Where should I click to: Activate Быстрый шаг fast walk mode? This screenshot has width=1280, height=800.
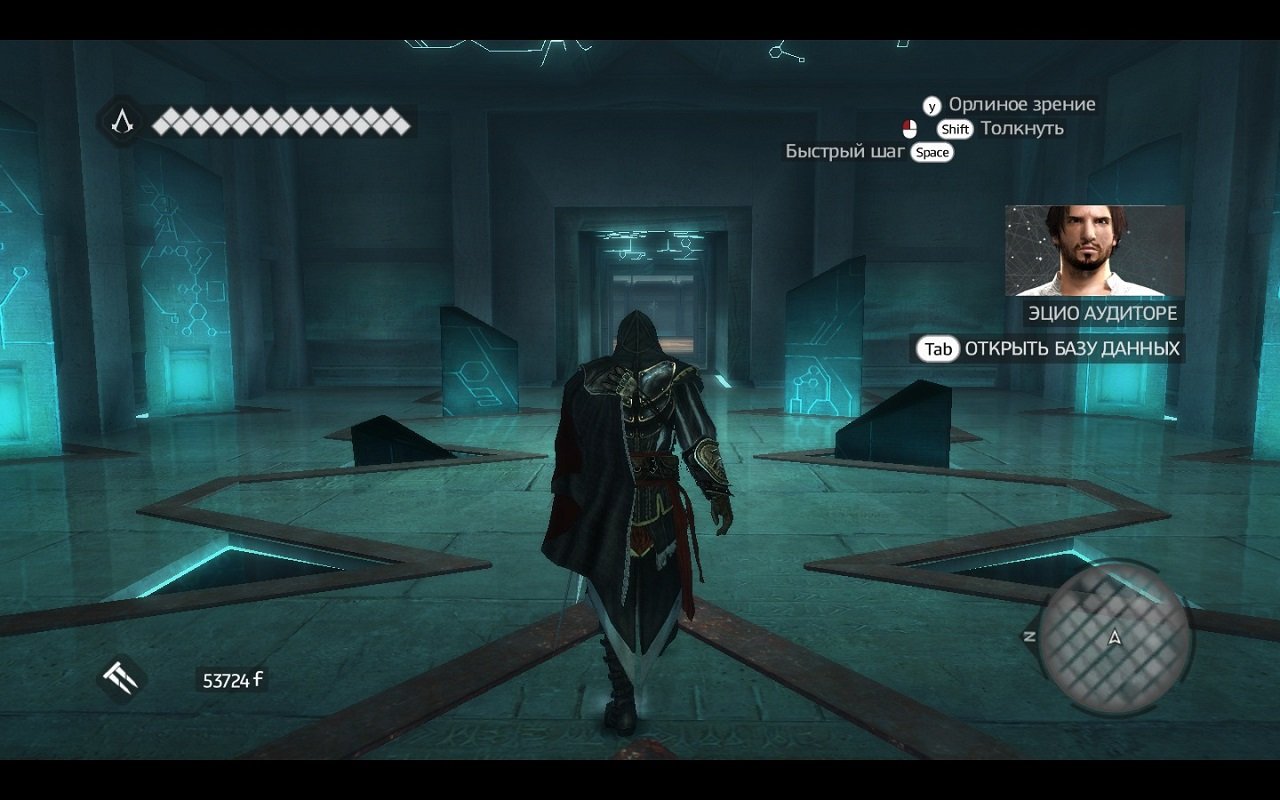(x=845, y=152)
